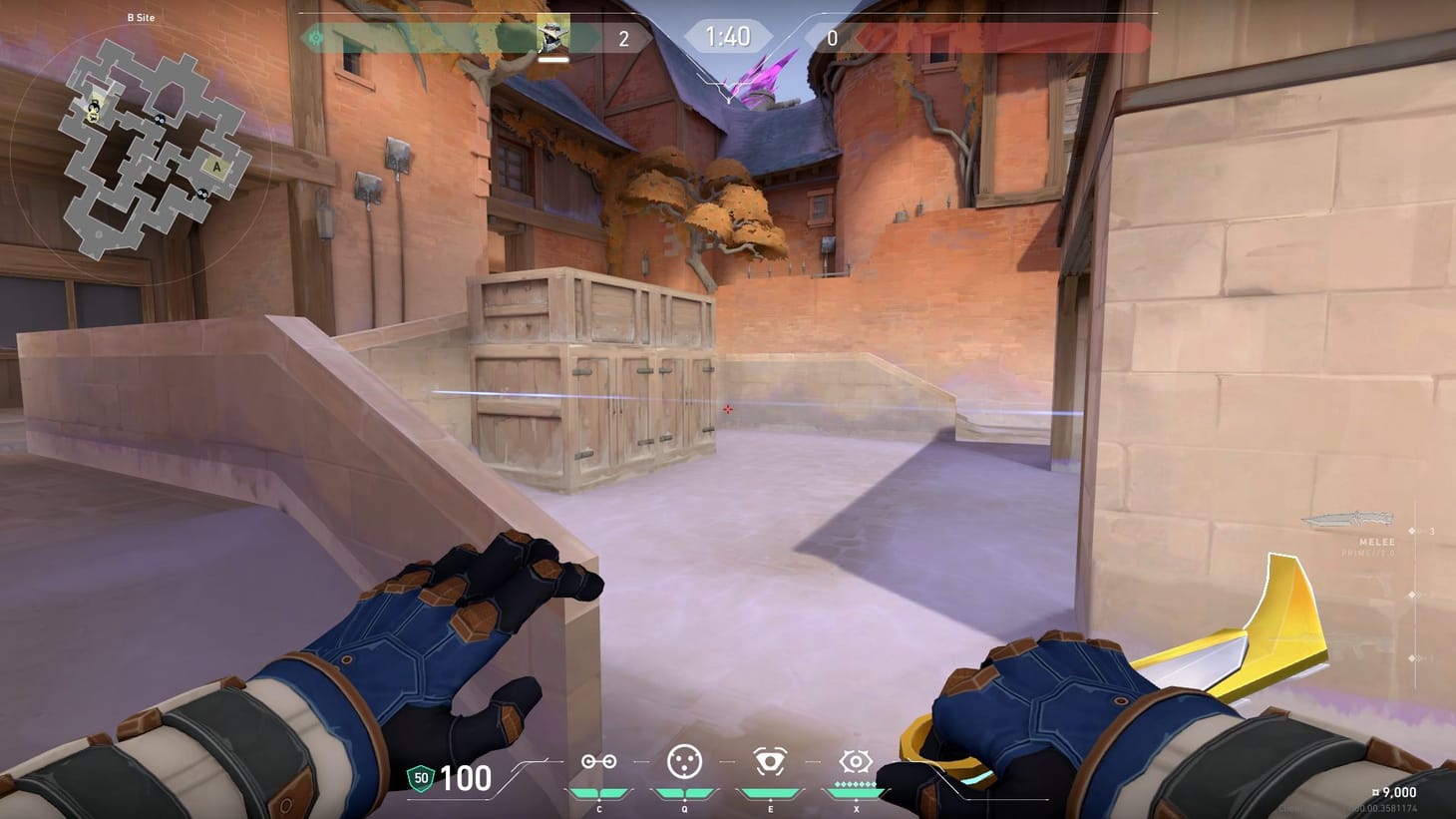Image resolution: width=1456 pixels, height=819 pixels.
Task: Click the red crosshair at screen center
Action: point(728,410)
